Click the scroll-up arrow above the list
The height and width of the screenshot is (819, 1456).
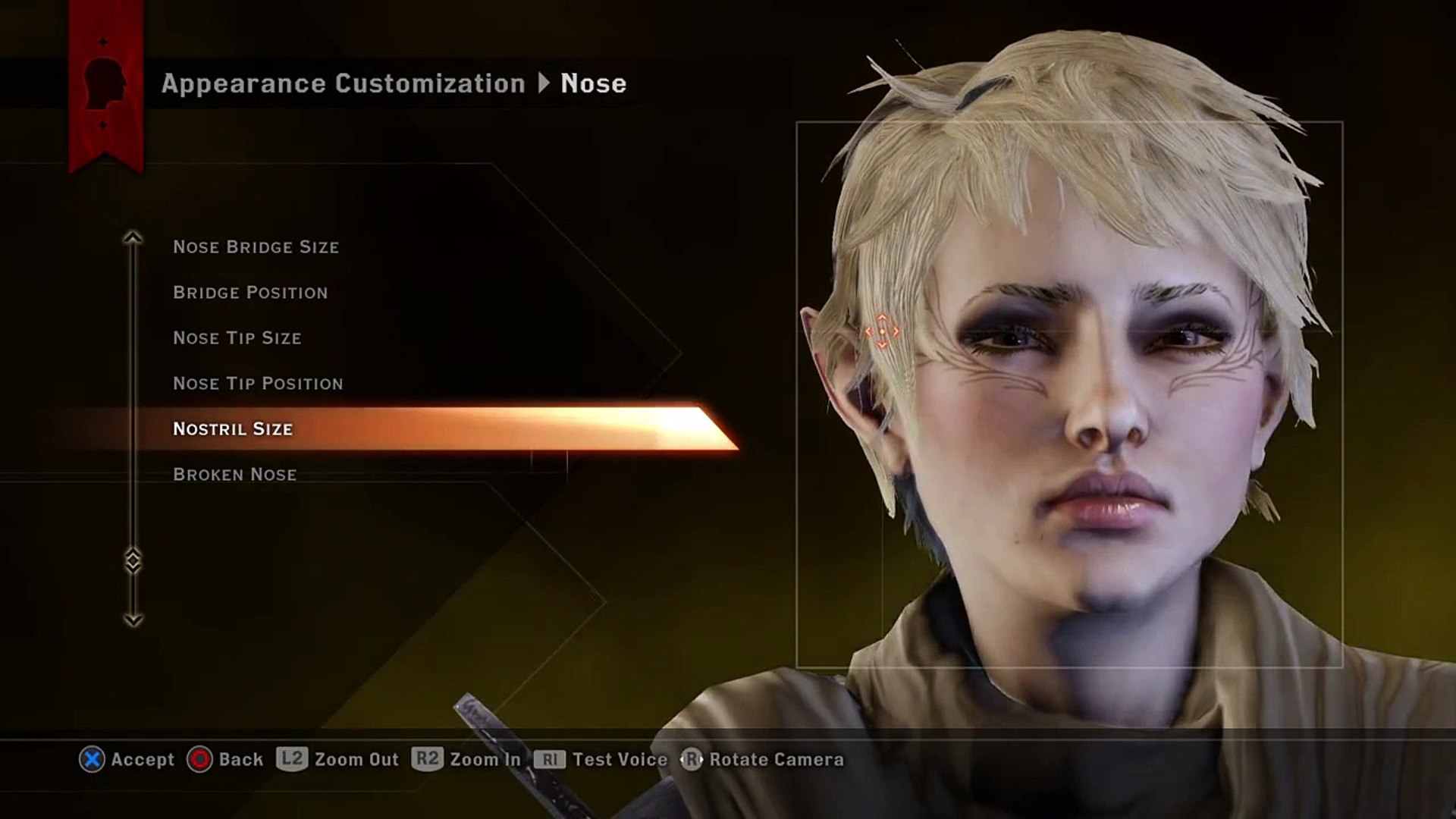(x=133, y=238)
